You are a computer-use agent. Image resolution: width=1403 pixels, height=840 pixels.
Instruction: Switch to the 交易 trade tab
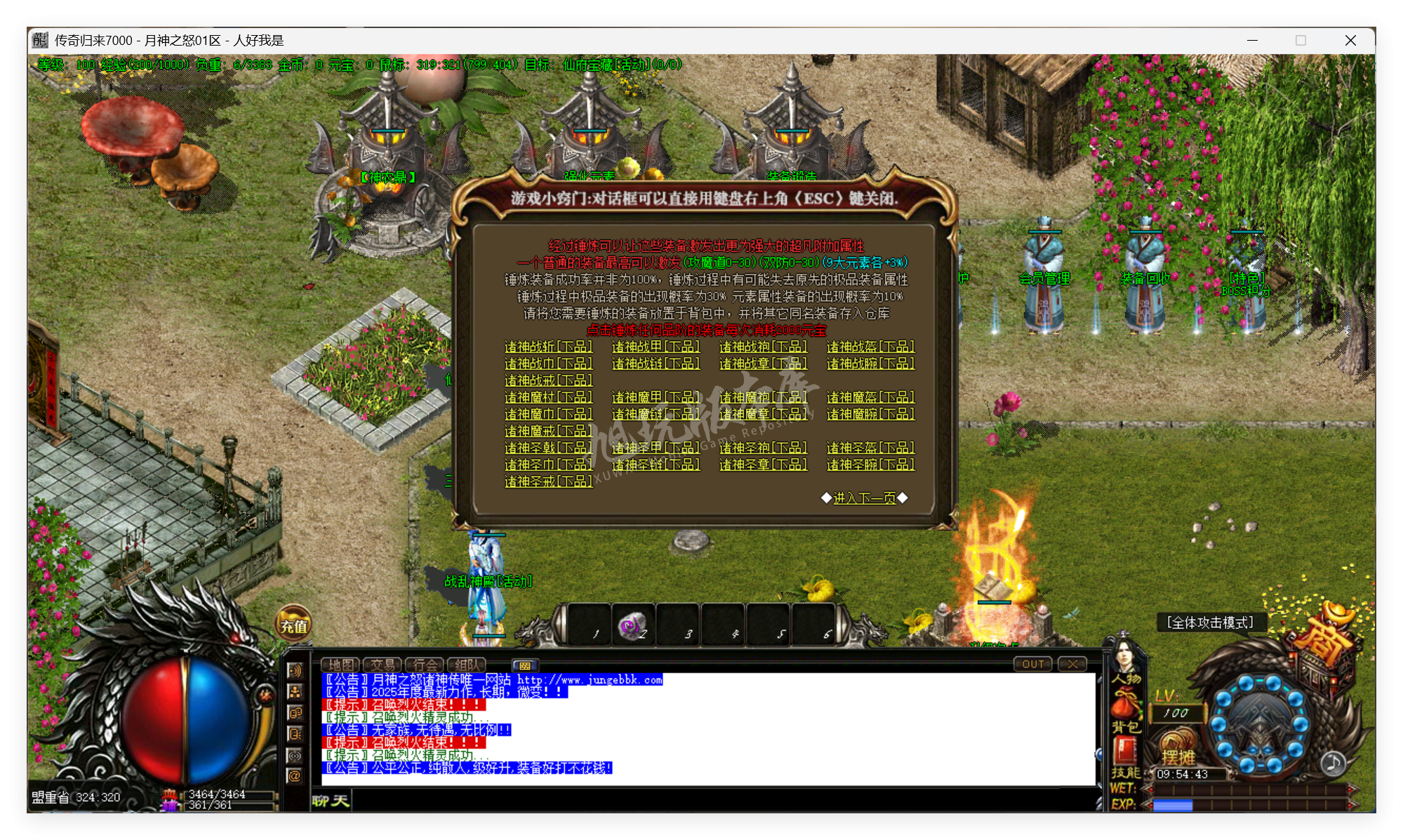[x=383, y=665]
